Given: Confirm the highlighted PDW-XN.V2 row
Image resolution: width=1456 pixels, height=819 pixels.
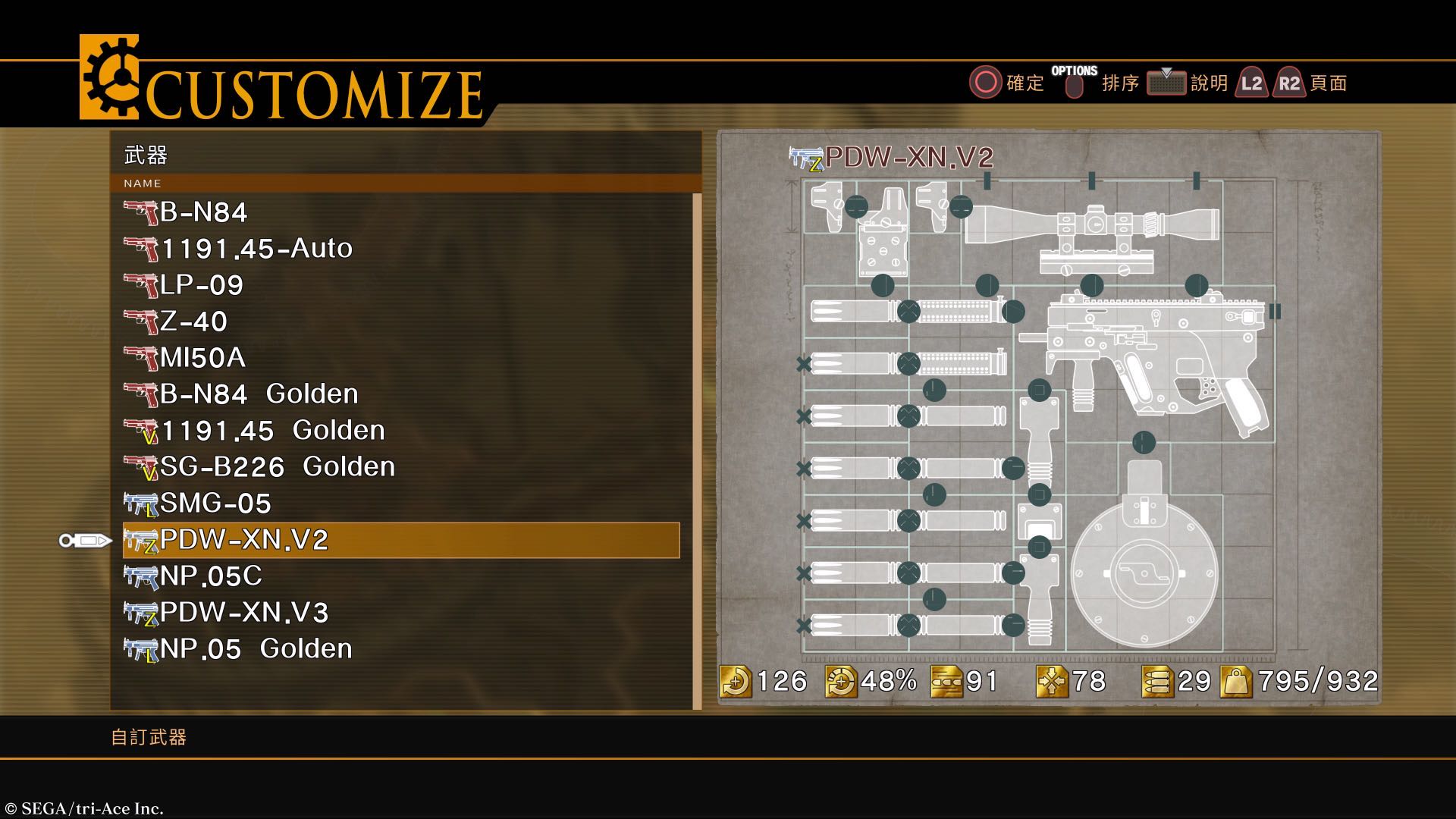Looking at the screenshot, I should 400,540.
